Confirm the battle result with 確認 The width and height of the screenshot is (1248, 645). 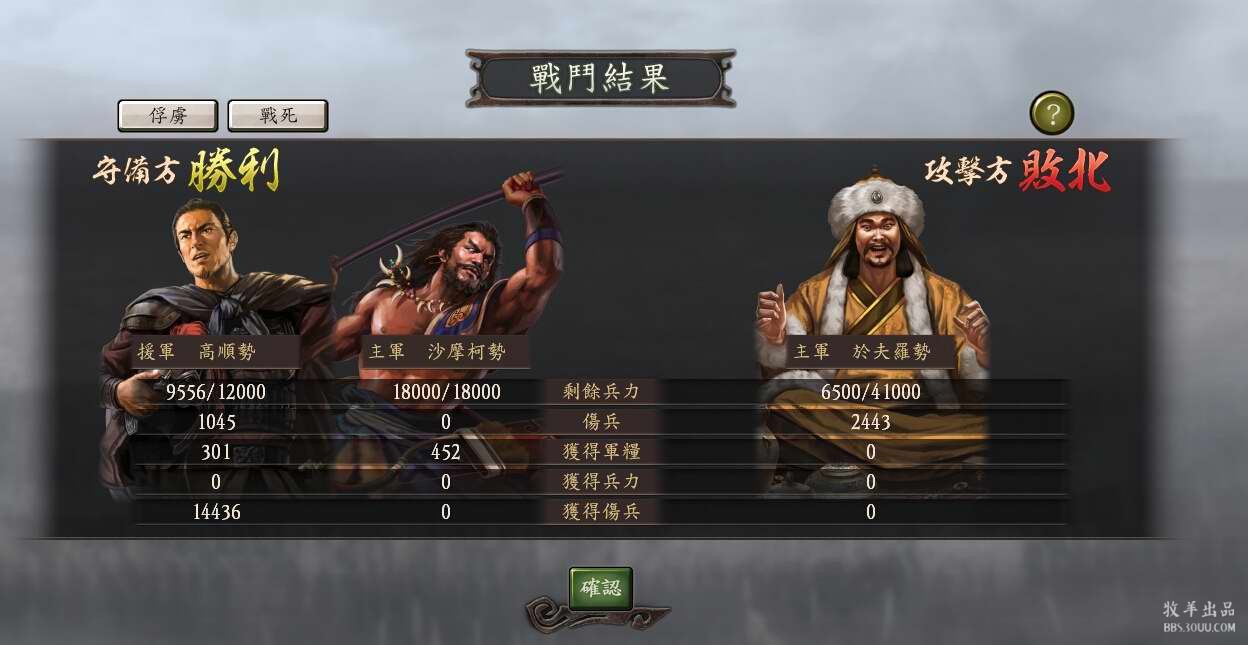600,588
